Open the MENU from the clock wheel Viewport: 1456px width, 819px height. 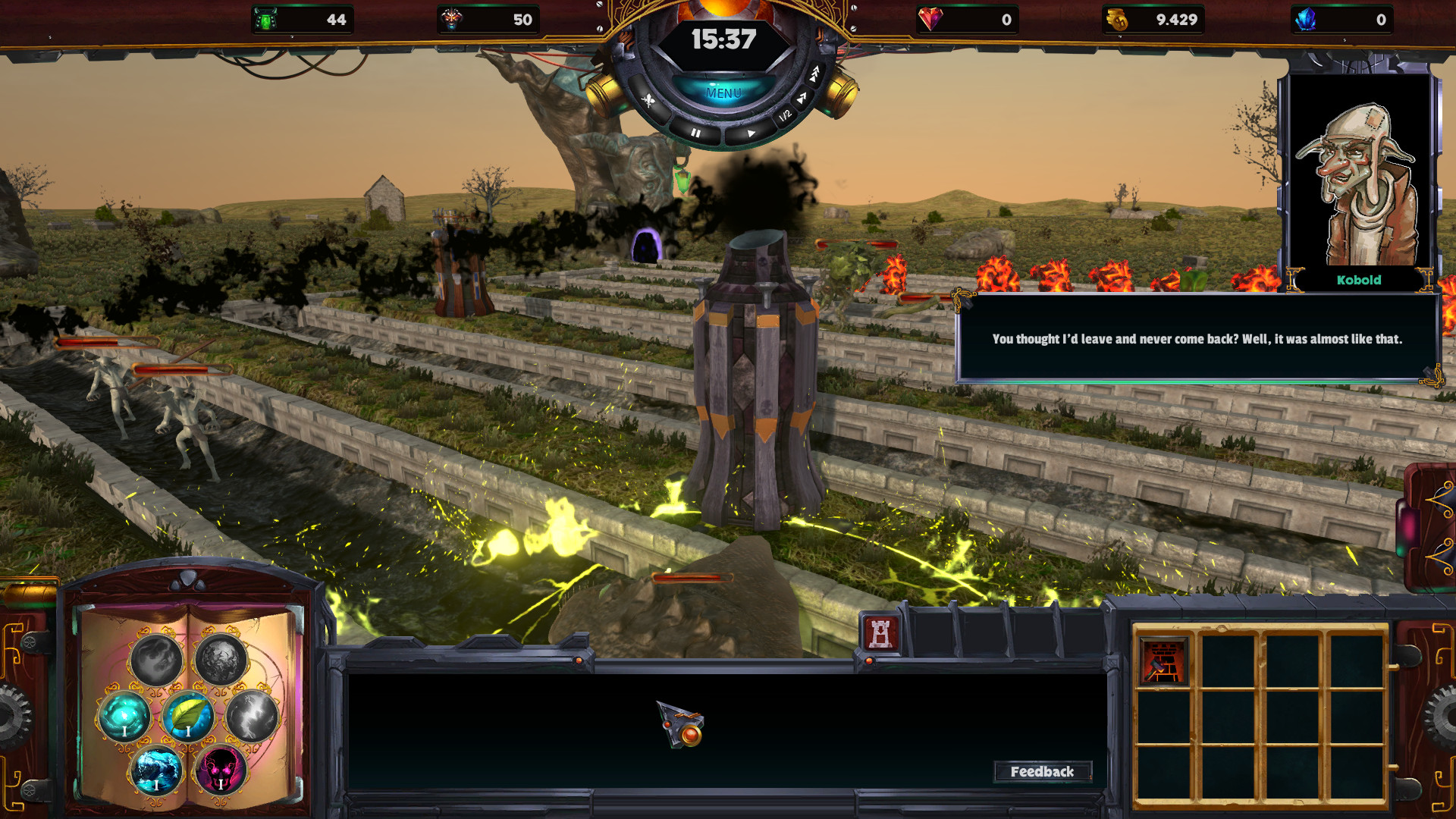(725, 93)
